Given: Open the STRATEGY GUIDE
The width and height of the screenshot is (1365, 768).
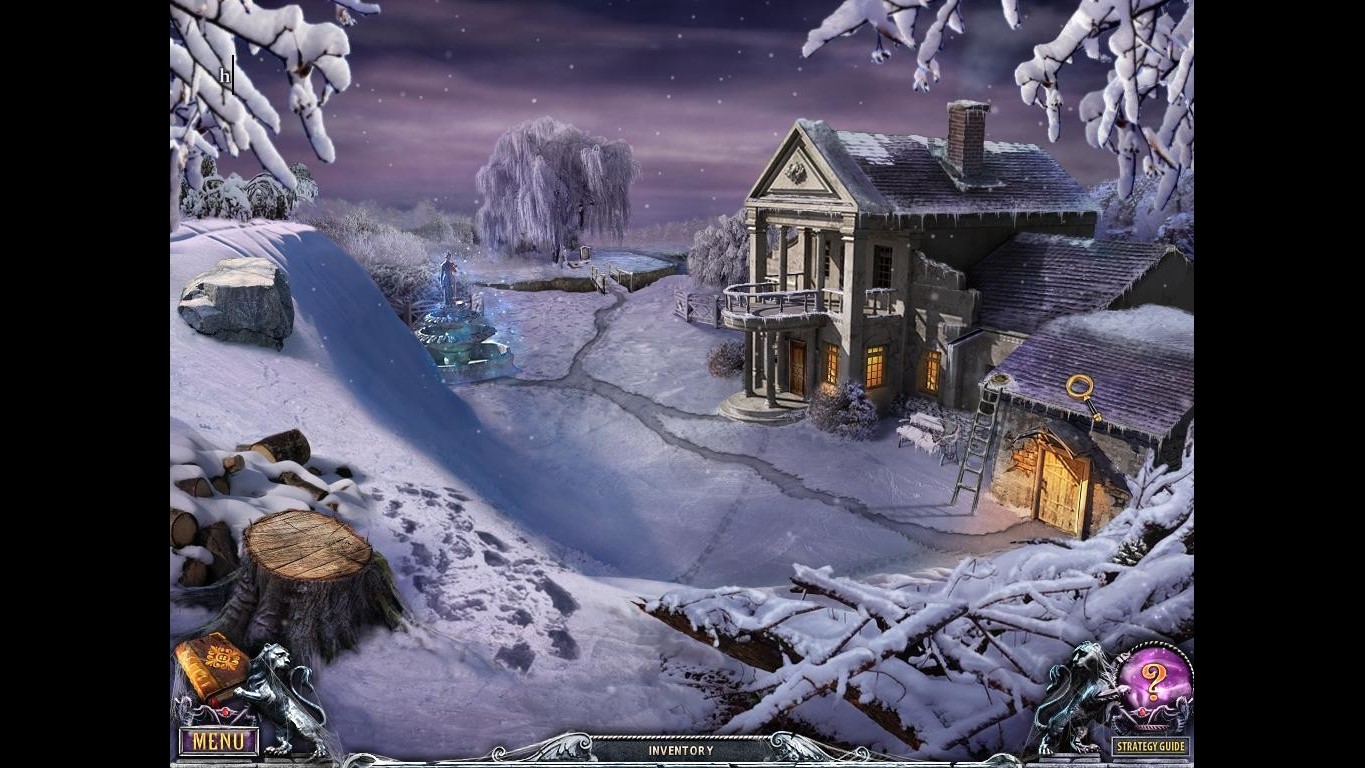Looking at the screenshot, I should (x=1151, y=744).
